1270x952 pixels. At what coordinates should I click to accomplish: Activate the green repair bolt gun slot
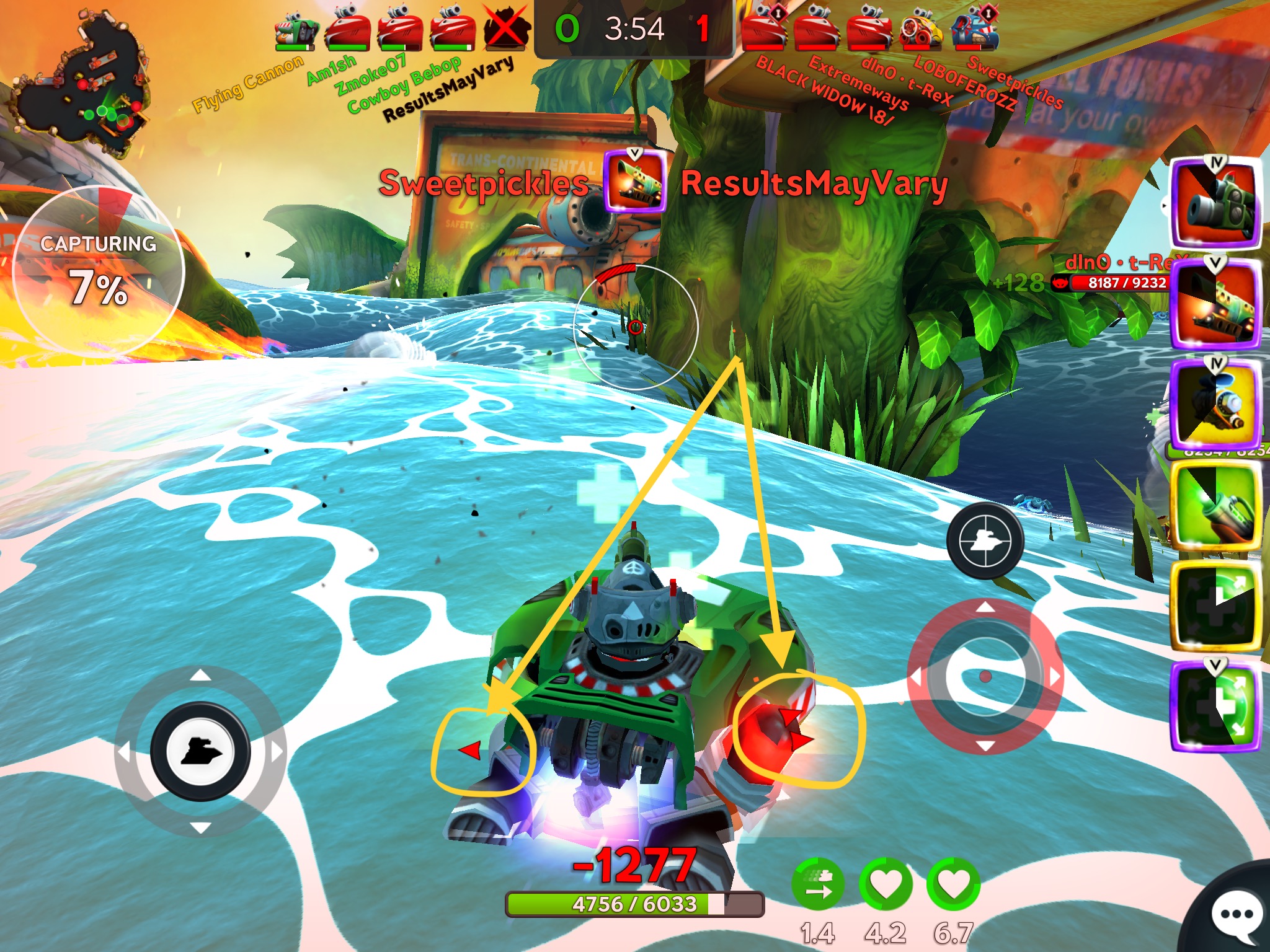click(x=1215, y=505)
